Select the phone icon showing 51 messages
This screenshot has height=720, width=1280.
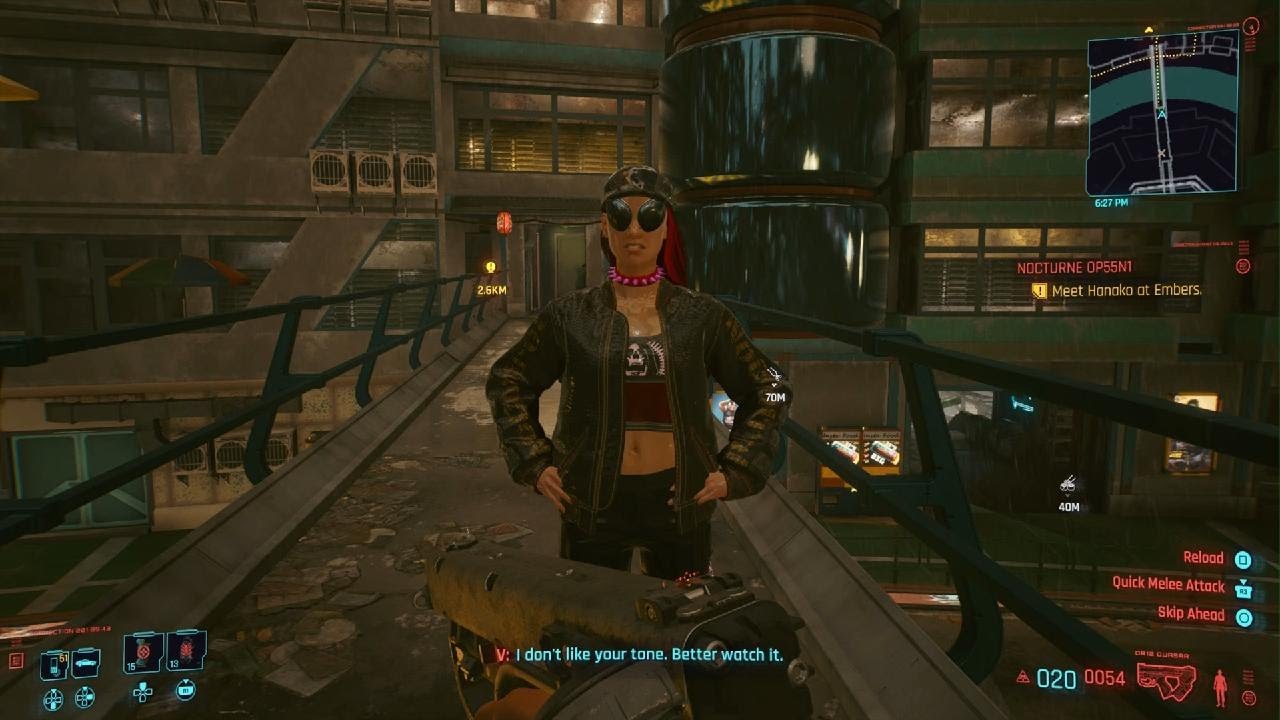tap(53, 664)
